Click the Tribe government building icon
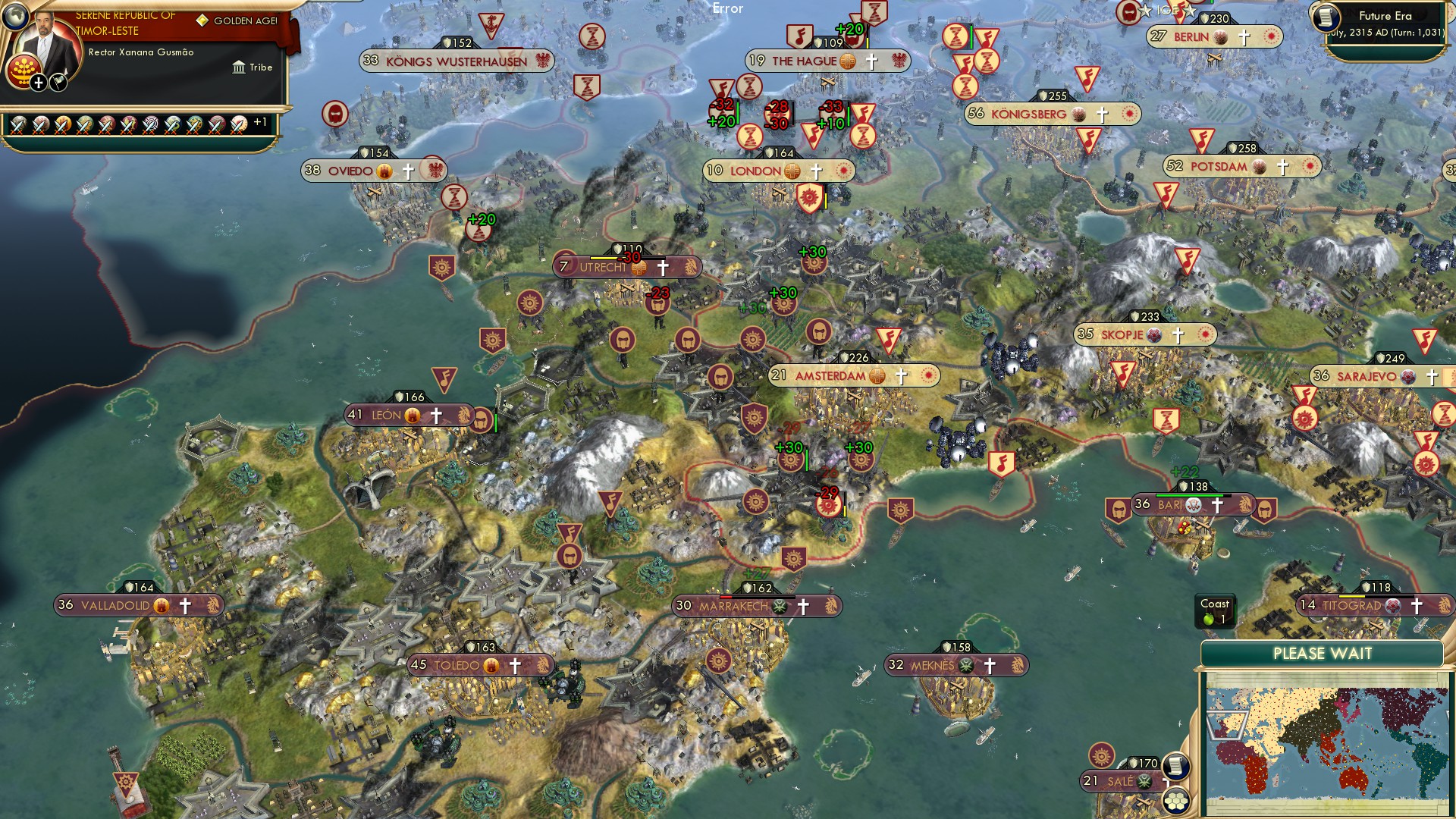Viewport: 1456px width, 819px height. click(x=239, y=68)
